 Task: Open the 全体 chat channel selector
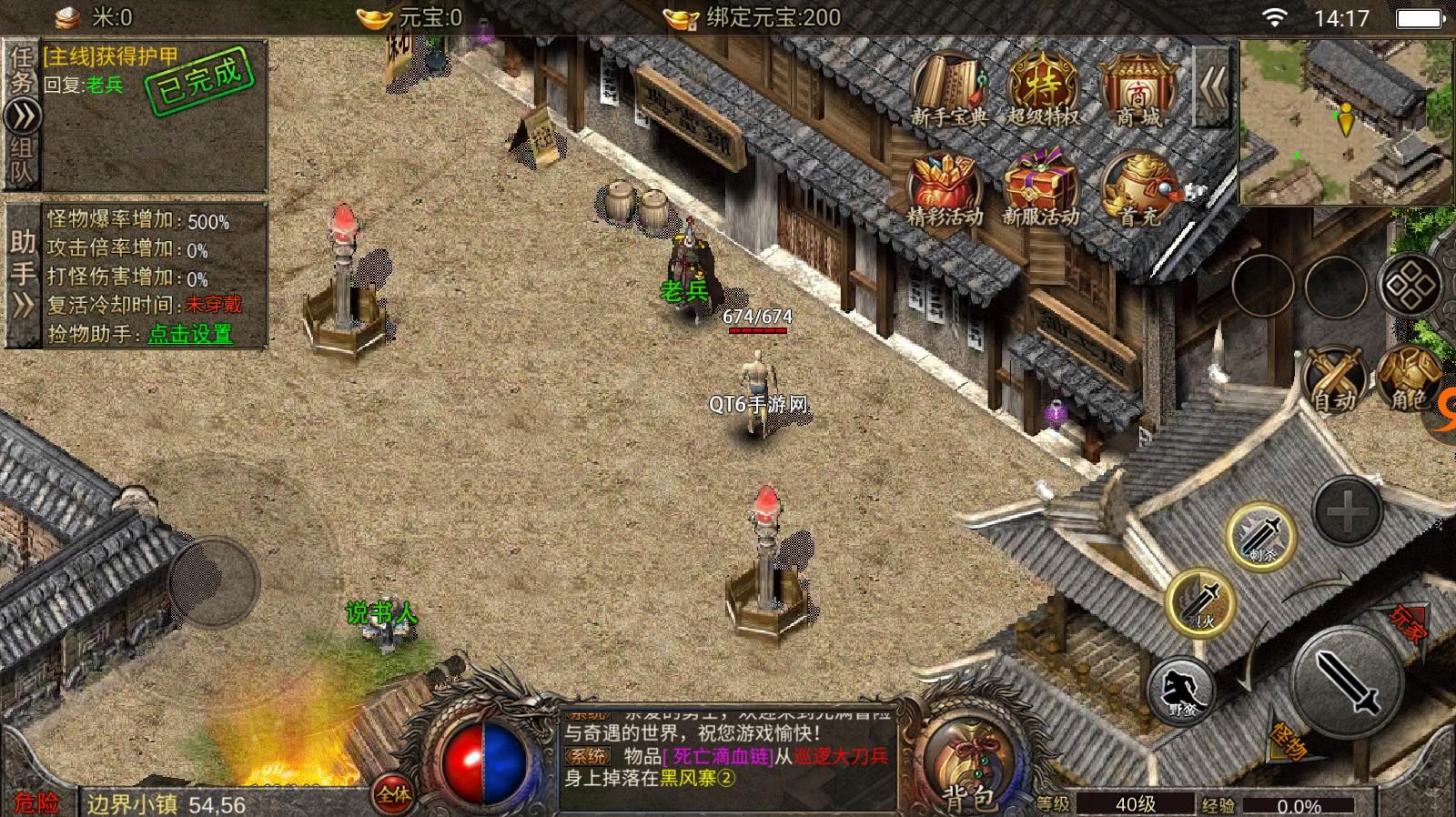(x=391, y=792)
